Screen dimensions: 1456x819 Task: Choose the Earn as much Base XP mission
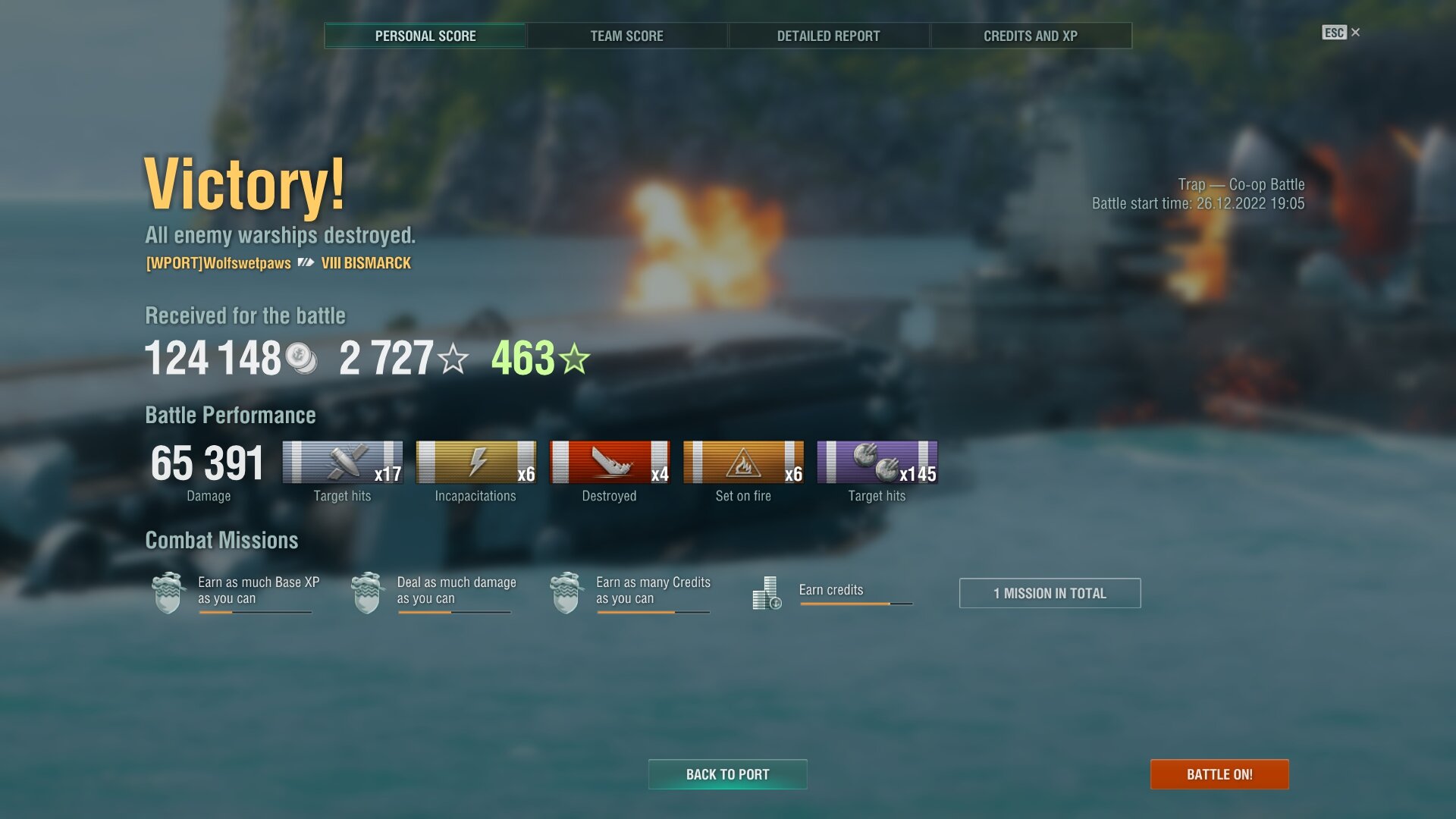(235, 591)
